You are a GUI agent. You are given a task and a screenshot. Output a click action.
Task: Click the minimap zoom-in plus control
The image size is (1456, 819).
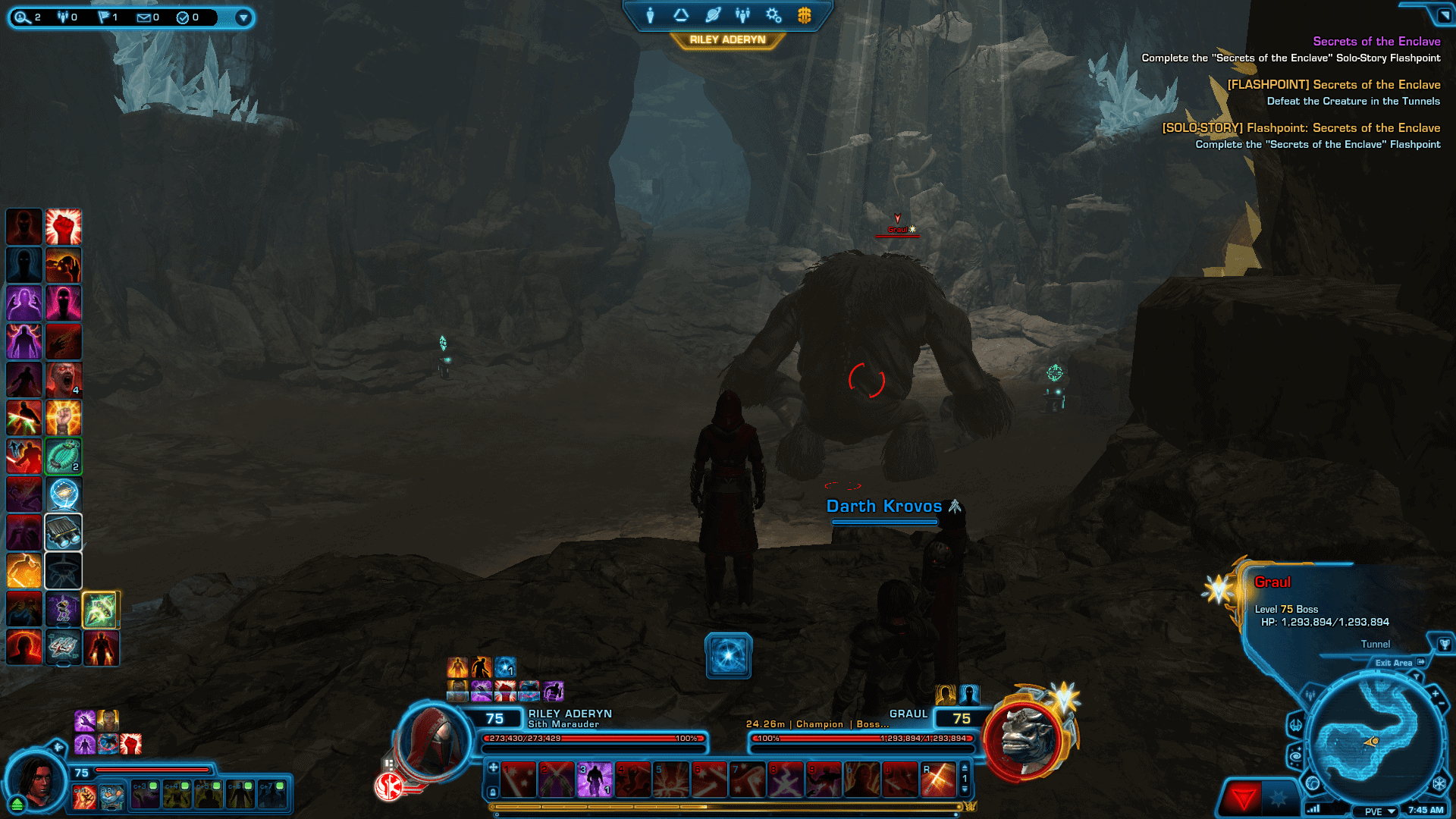coord(1435,694)
